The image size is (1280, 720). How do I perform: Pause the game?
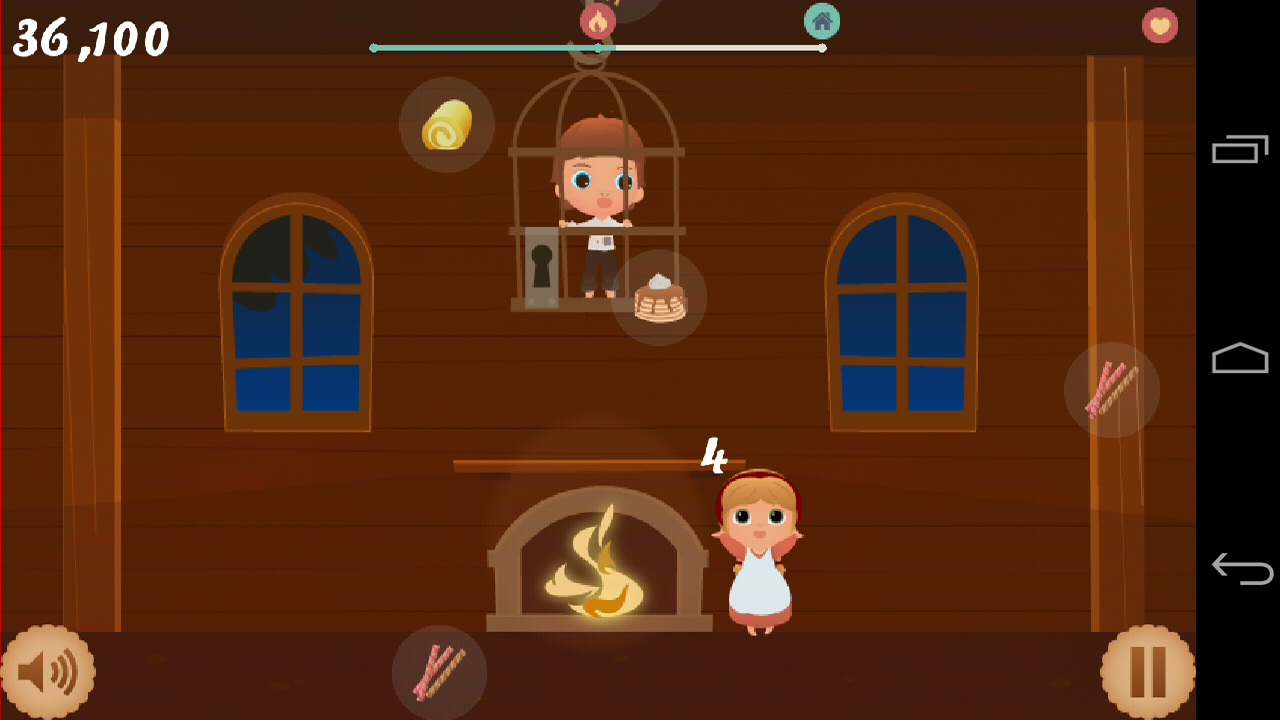point(1147,672)
